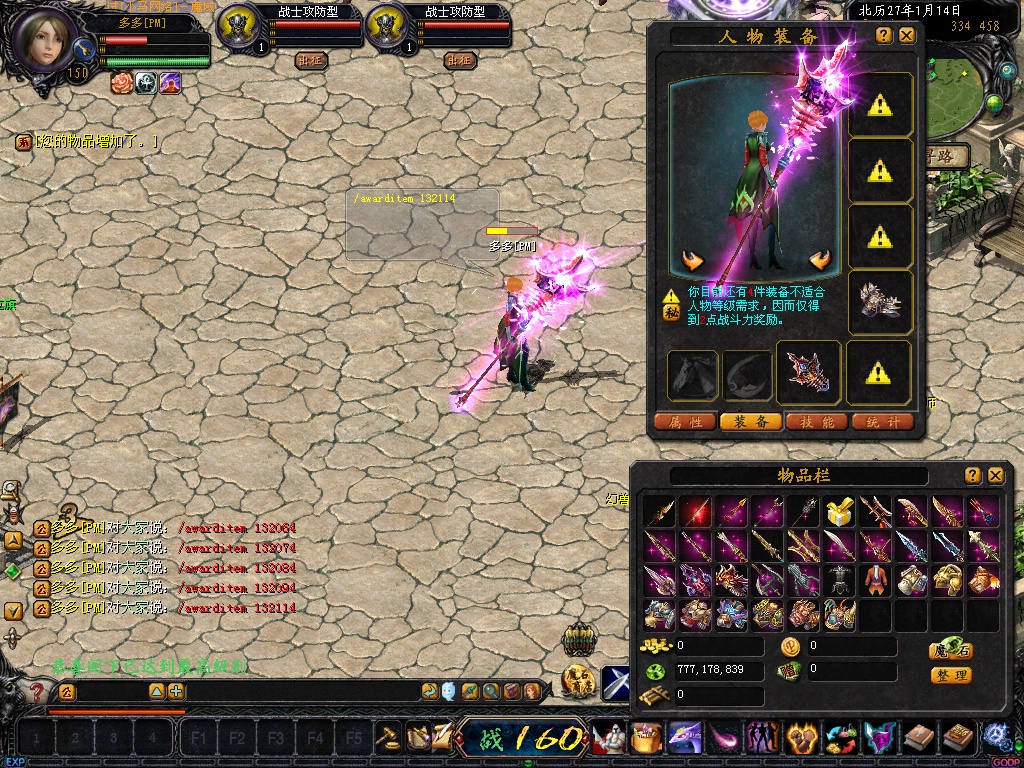
Task: Click the red question mark help button
Action: point(37,691)
